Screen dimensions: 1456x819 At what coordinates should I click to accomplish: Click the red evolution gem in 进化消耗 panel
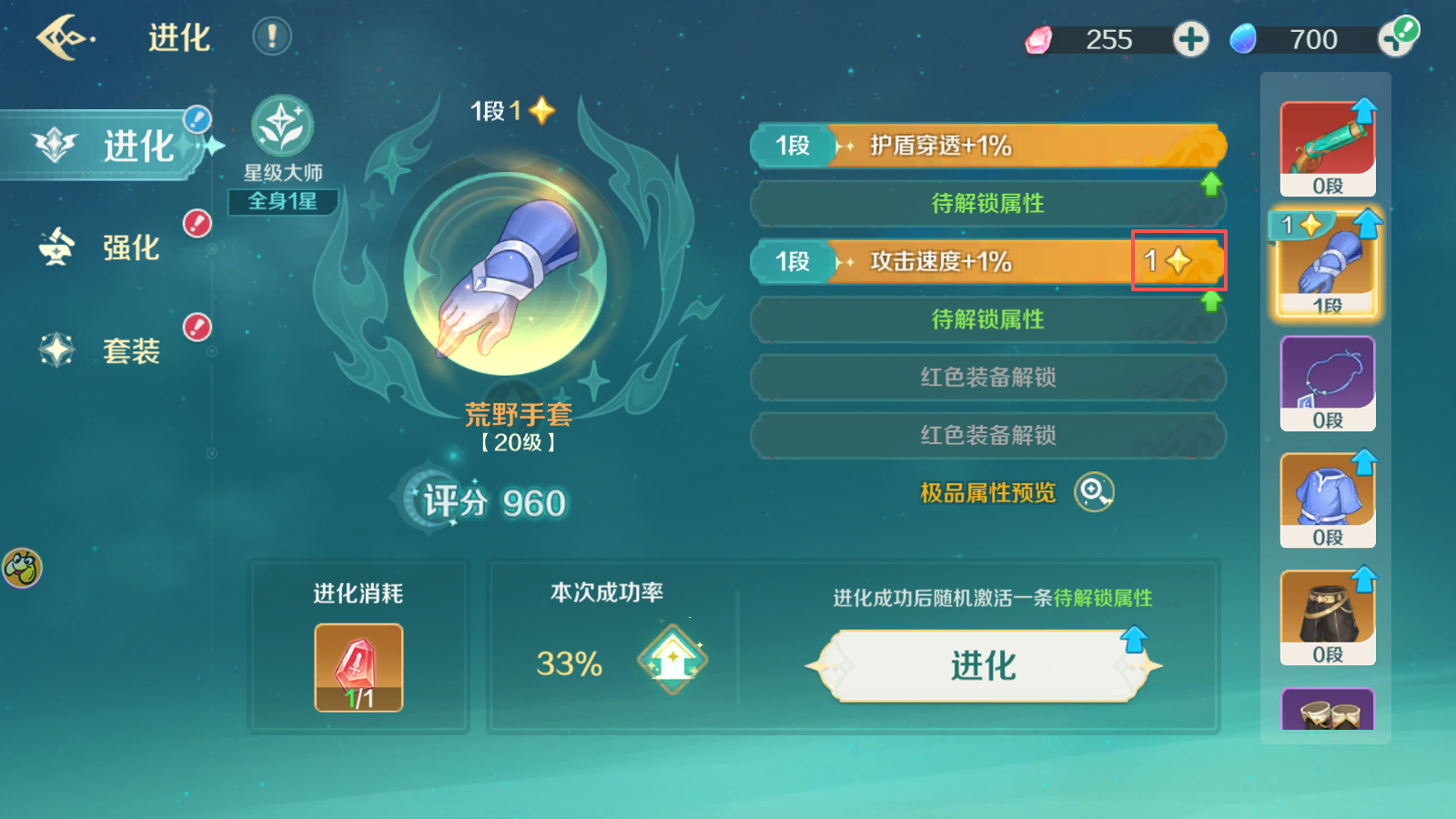pos(357,666)
